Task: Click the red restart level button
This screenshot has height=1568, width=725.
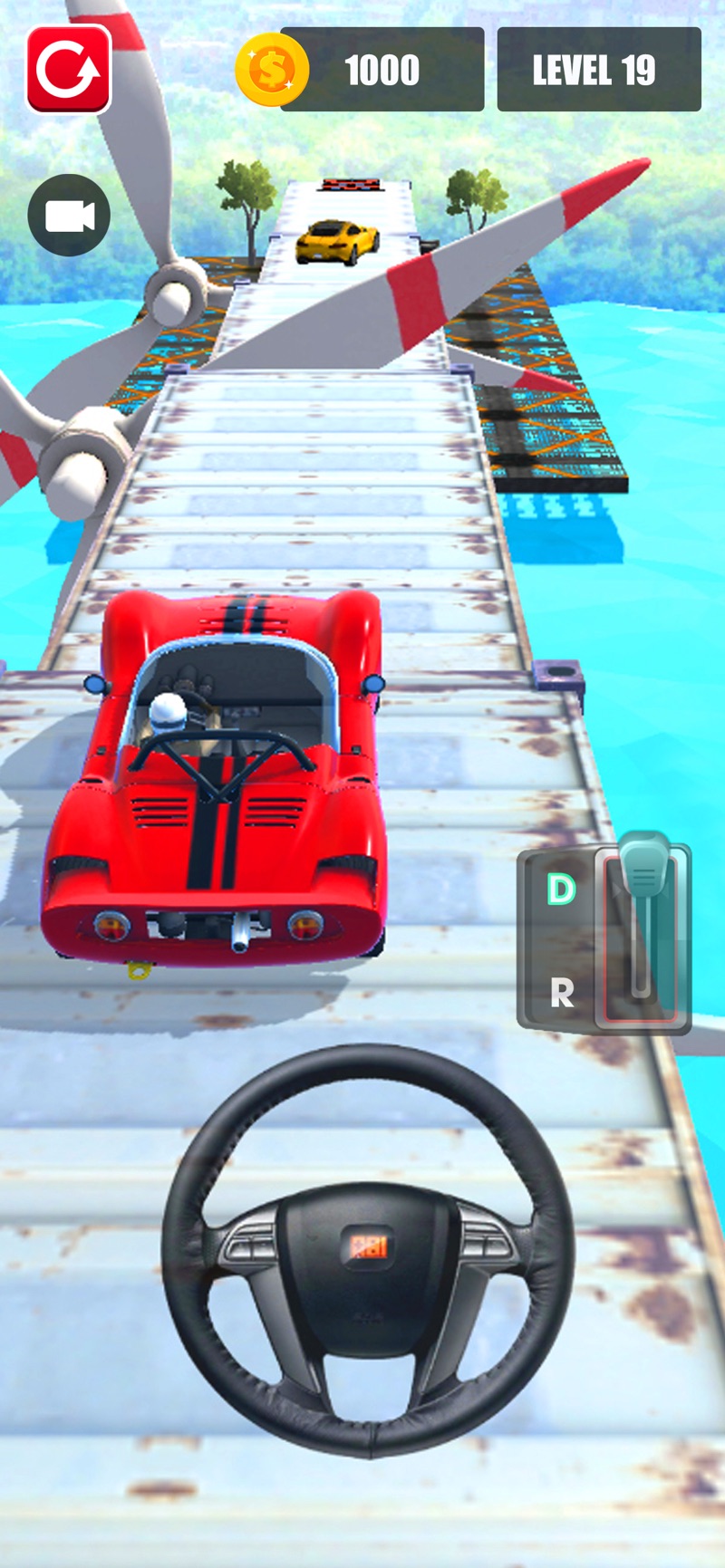Action: coord(69,70)
